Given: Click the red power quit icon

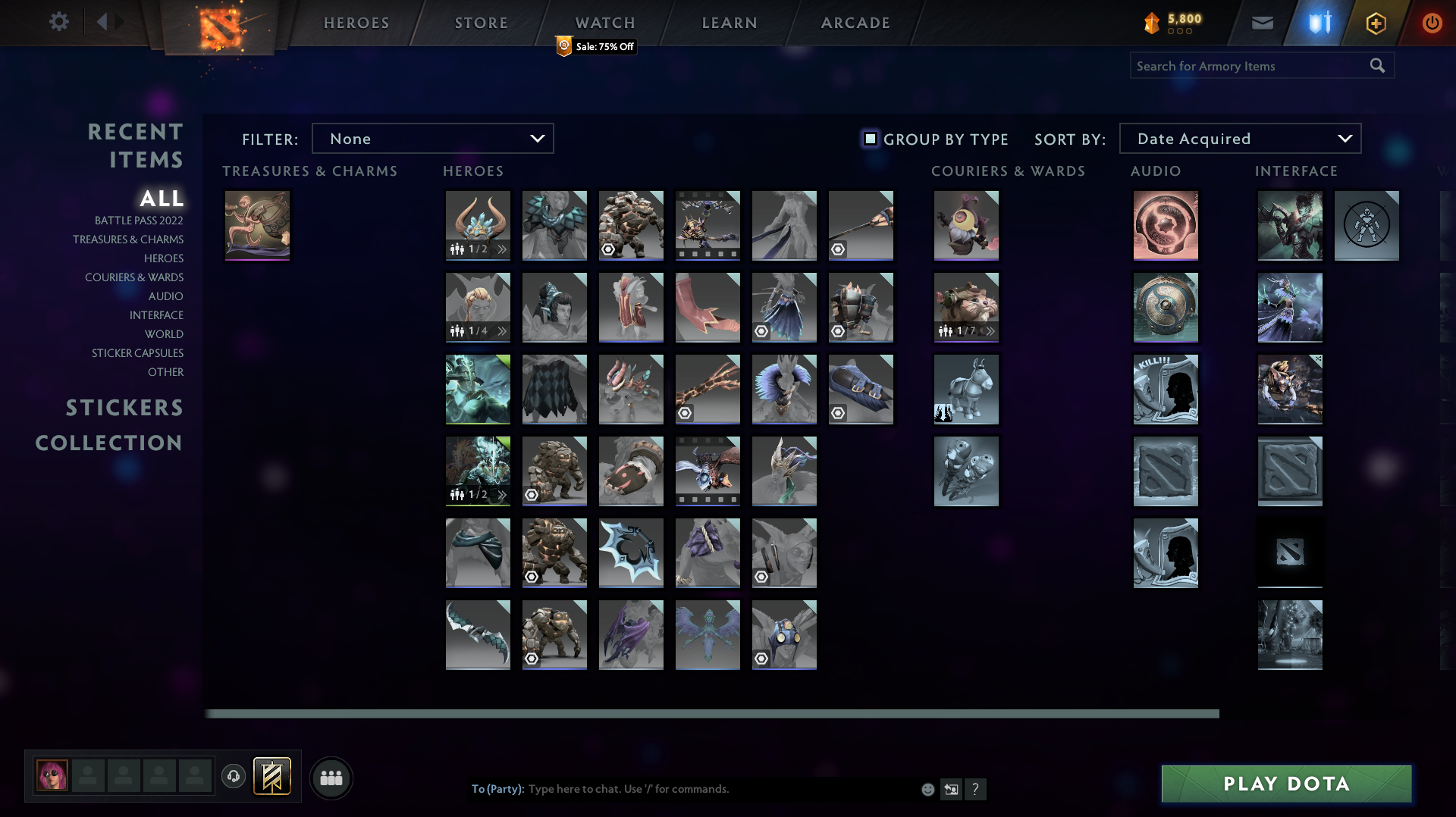Looking at the screenshot, I should (1432, 22).
